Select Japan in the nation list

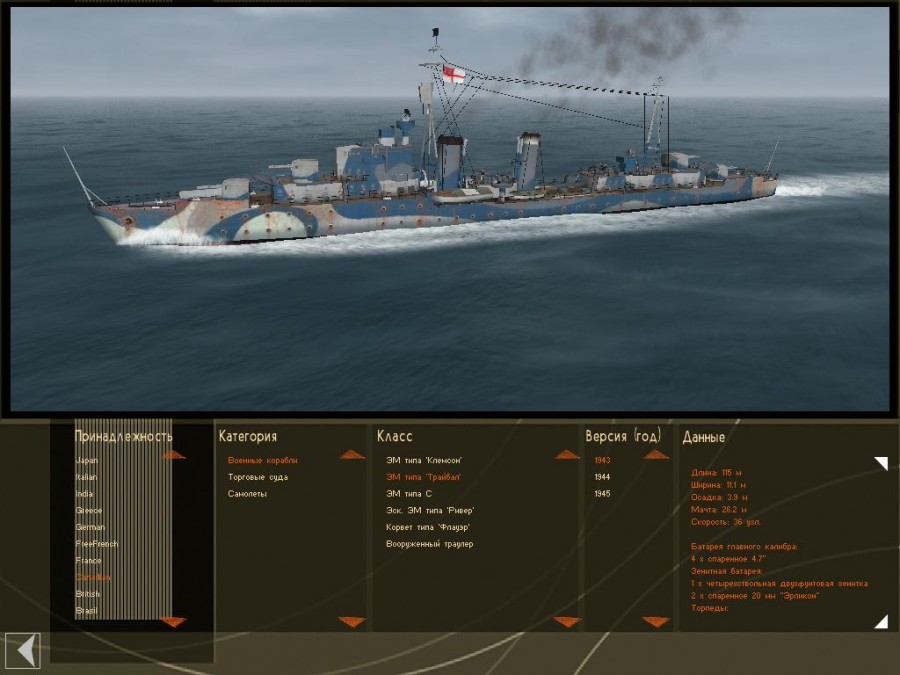(87, 460)
